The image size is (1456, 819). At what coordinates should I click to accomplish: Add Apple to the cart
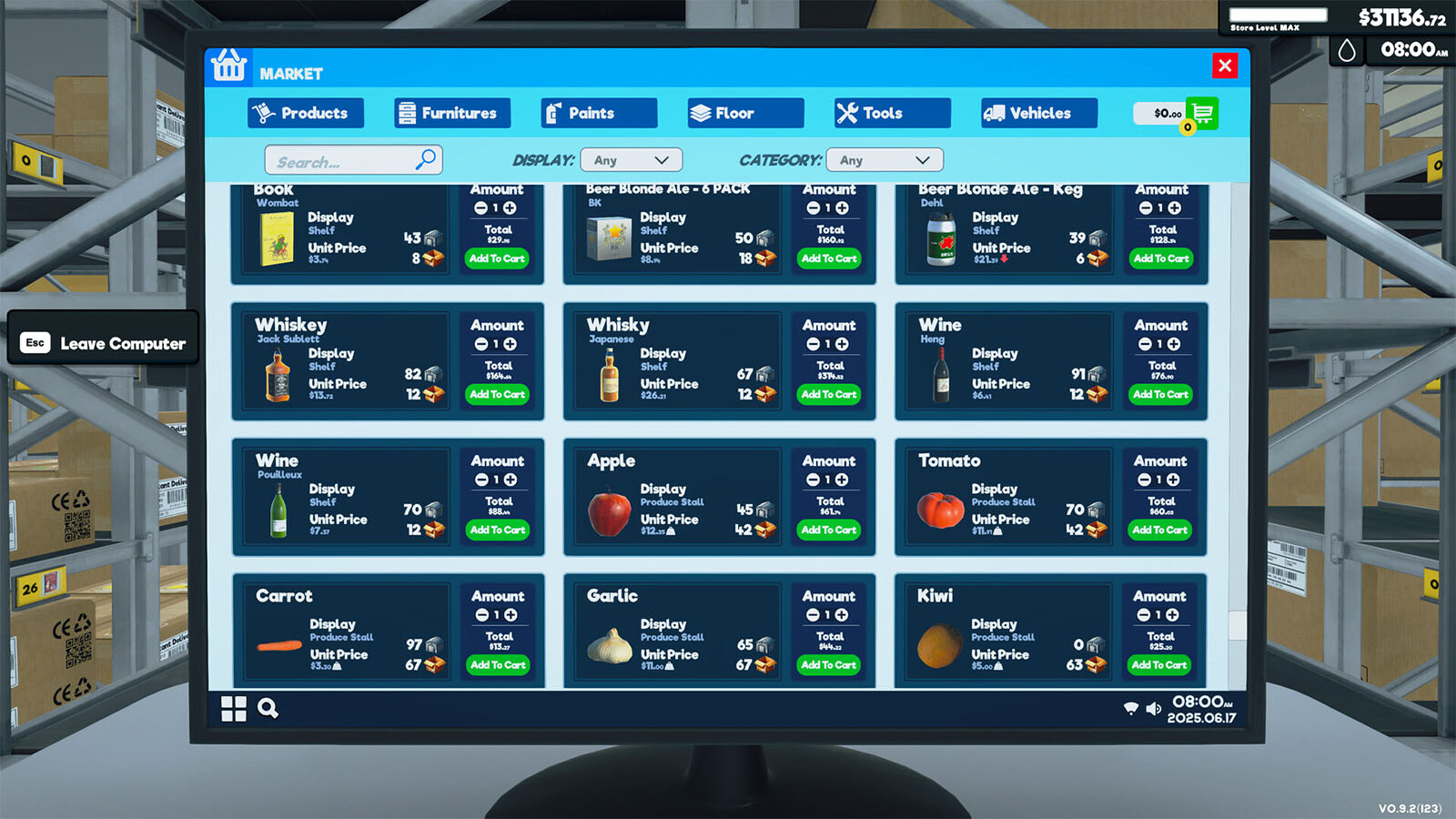(829, 530)
